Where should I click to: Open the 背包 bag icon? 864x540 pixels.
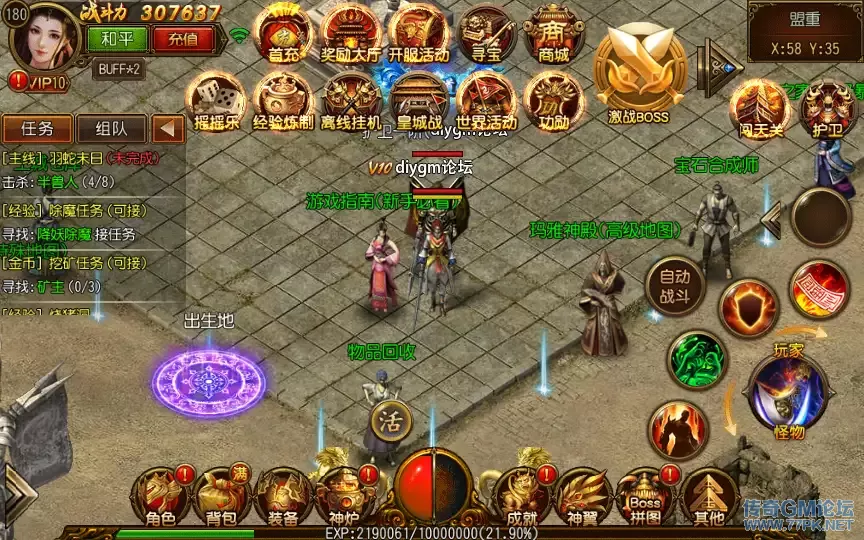click(x=221, y=498)
